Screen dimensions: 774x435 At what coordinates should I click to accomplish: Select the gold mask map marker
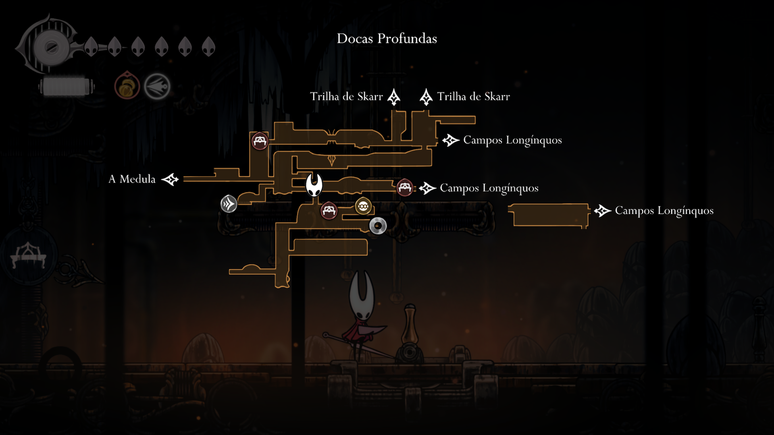363,208
